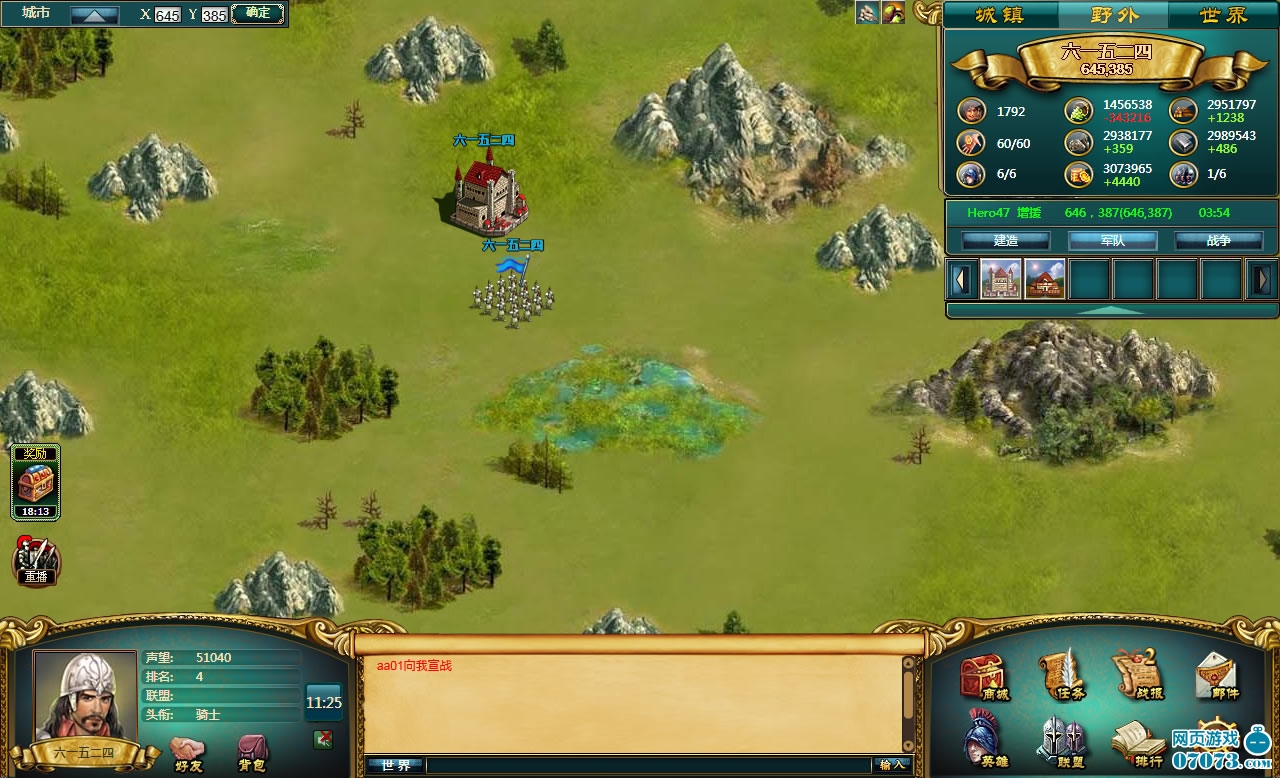Open the 战争 war button
Image resolution: width=1280 pixels, height=778 pixels.
pos(1218,241)
